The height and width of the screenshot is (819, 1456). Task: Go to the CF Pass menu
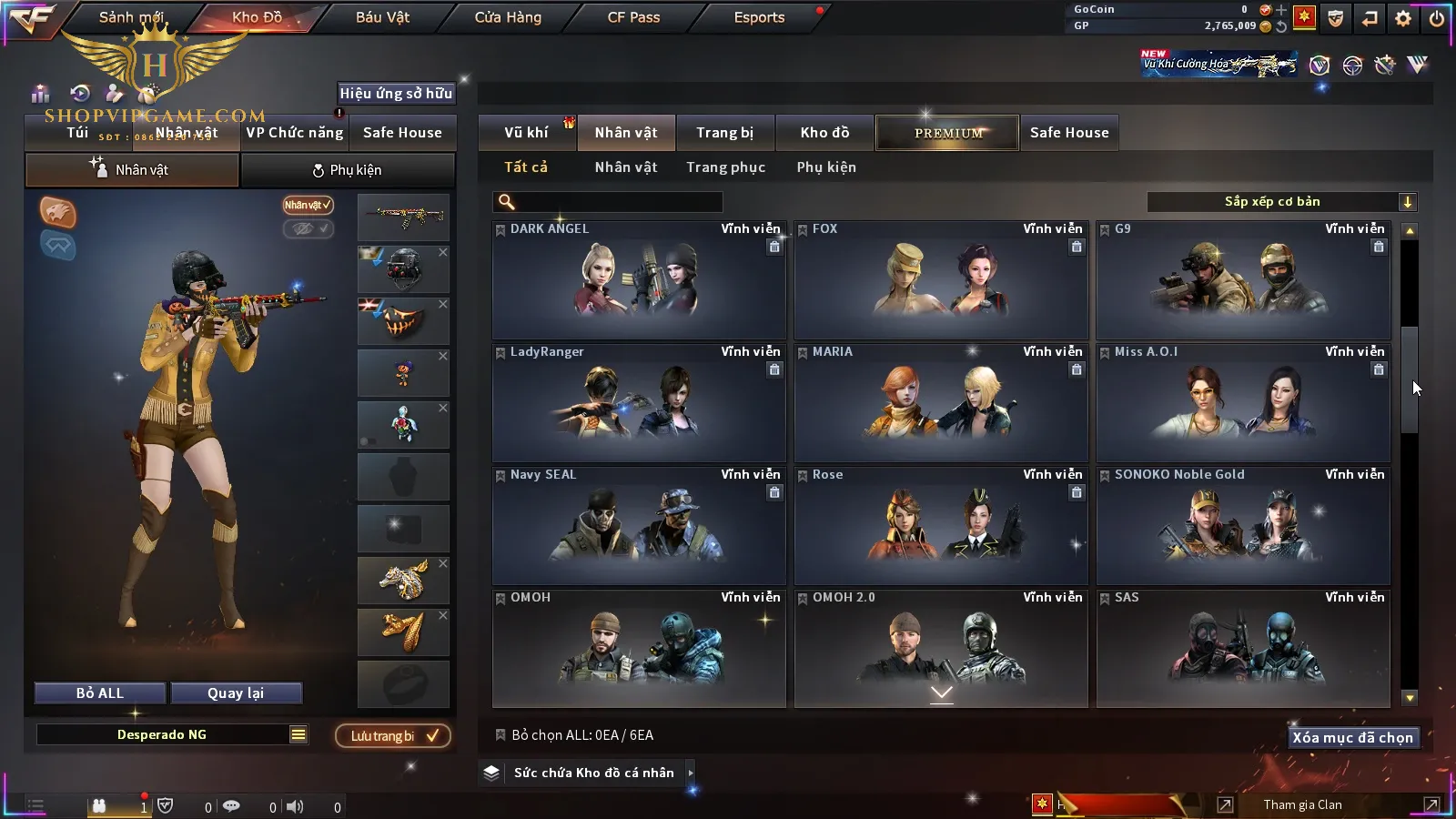pyautogui.click(x=633, y=17)
